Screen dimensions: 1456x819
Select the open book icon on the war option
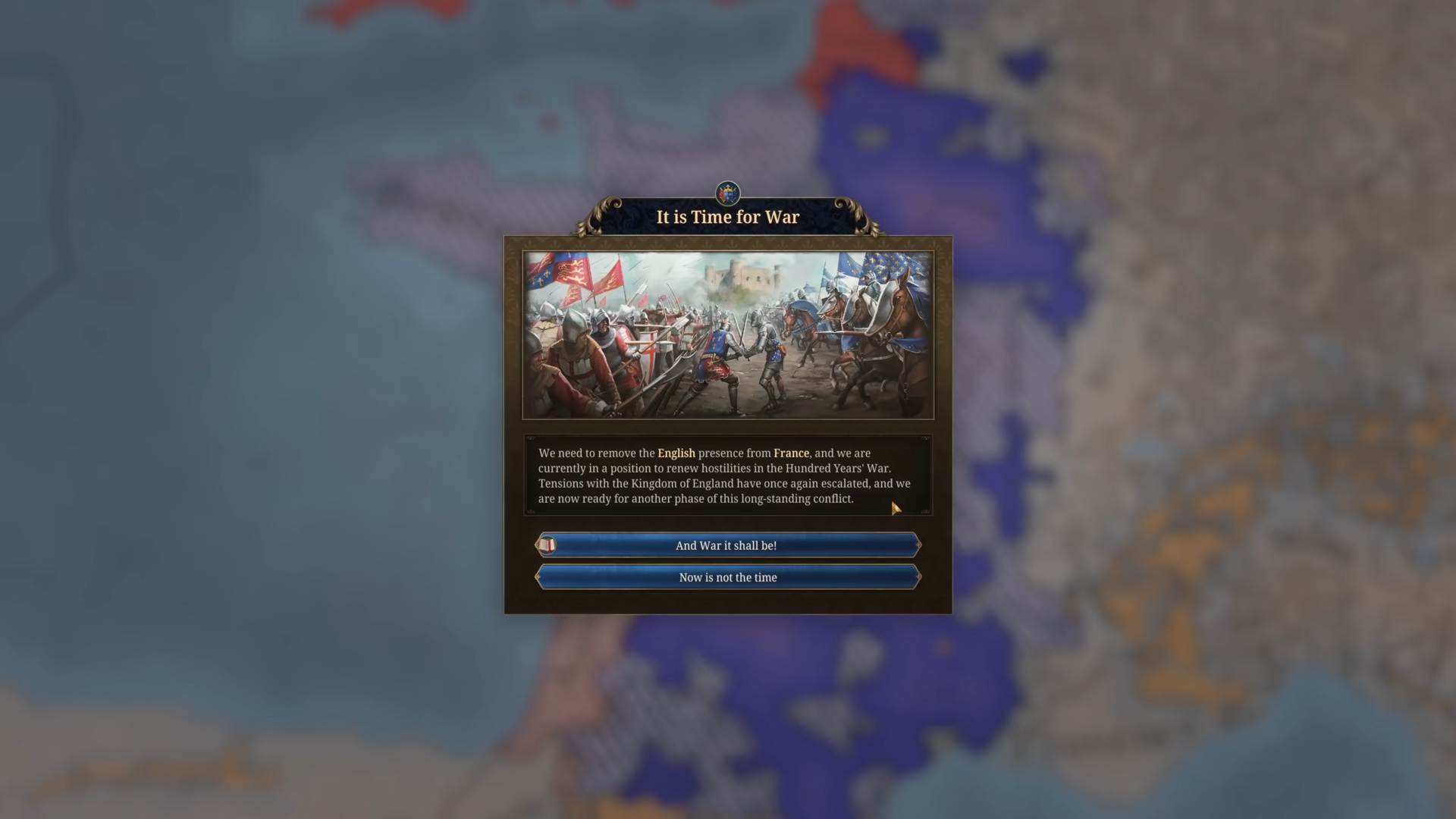548,545
